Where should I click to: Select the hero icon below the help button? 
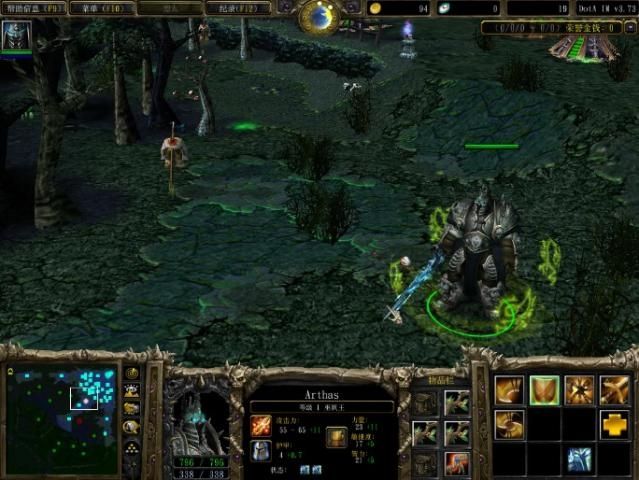point(16,36)
